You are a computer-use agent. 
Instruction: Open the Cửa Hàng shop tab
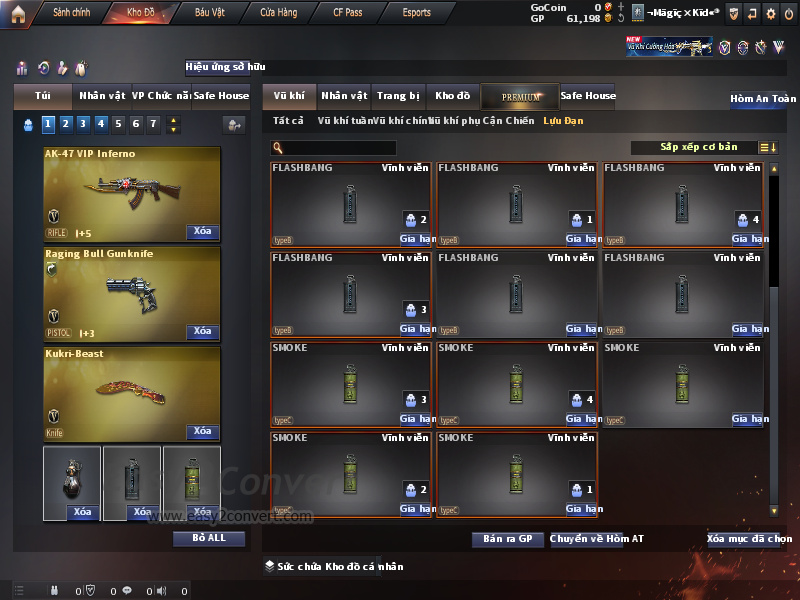278,13
